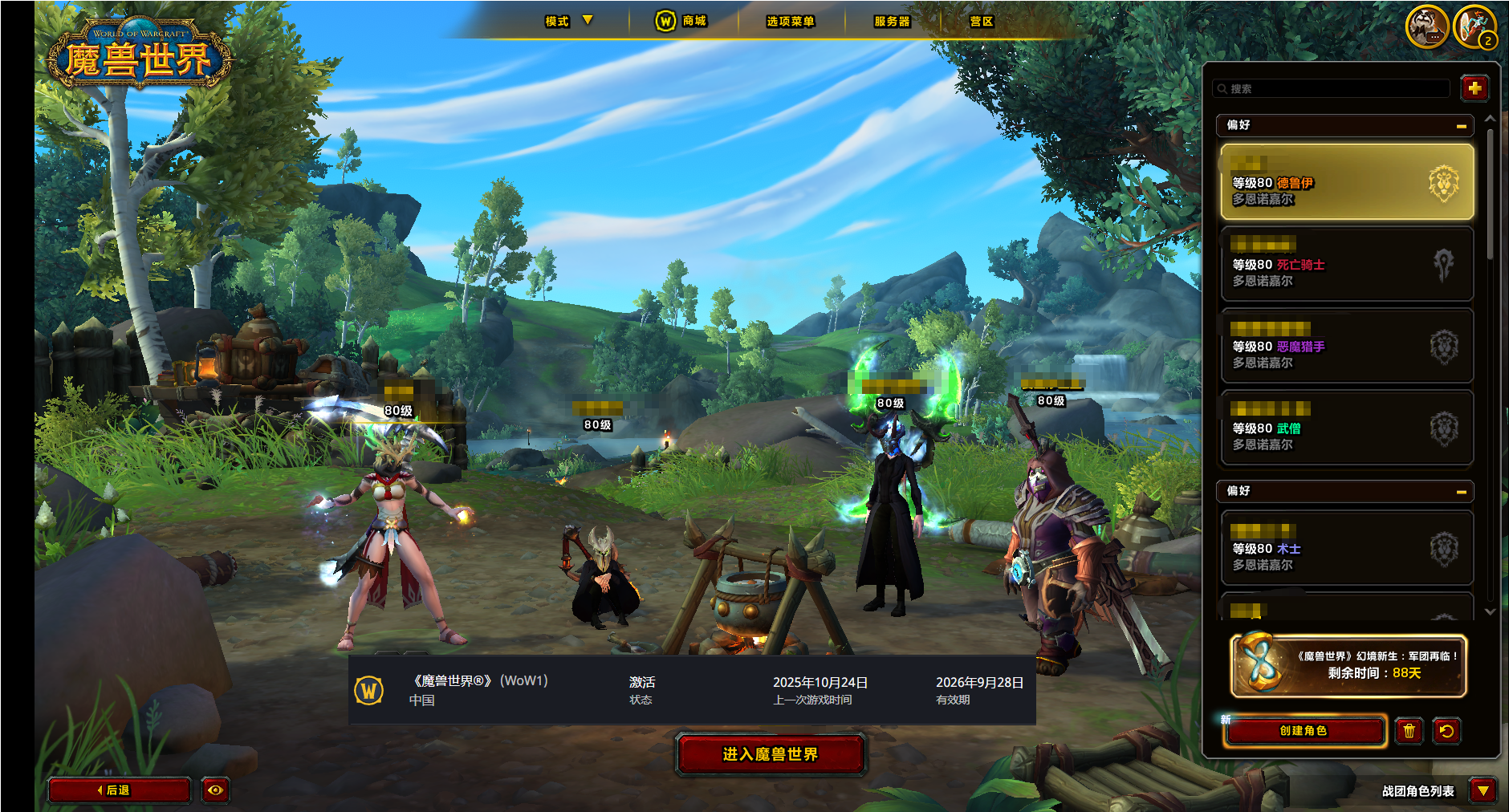Click the 后退 back button
The image size is (1509, 812).
[x=119, y=790]
